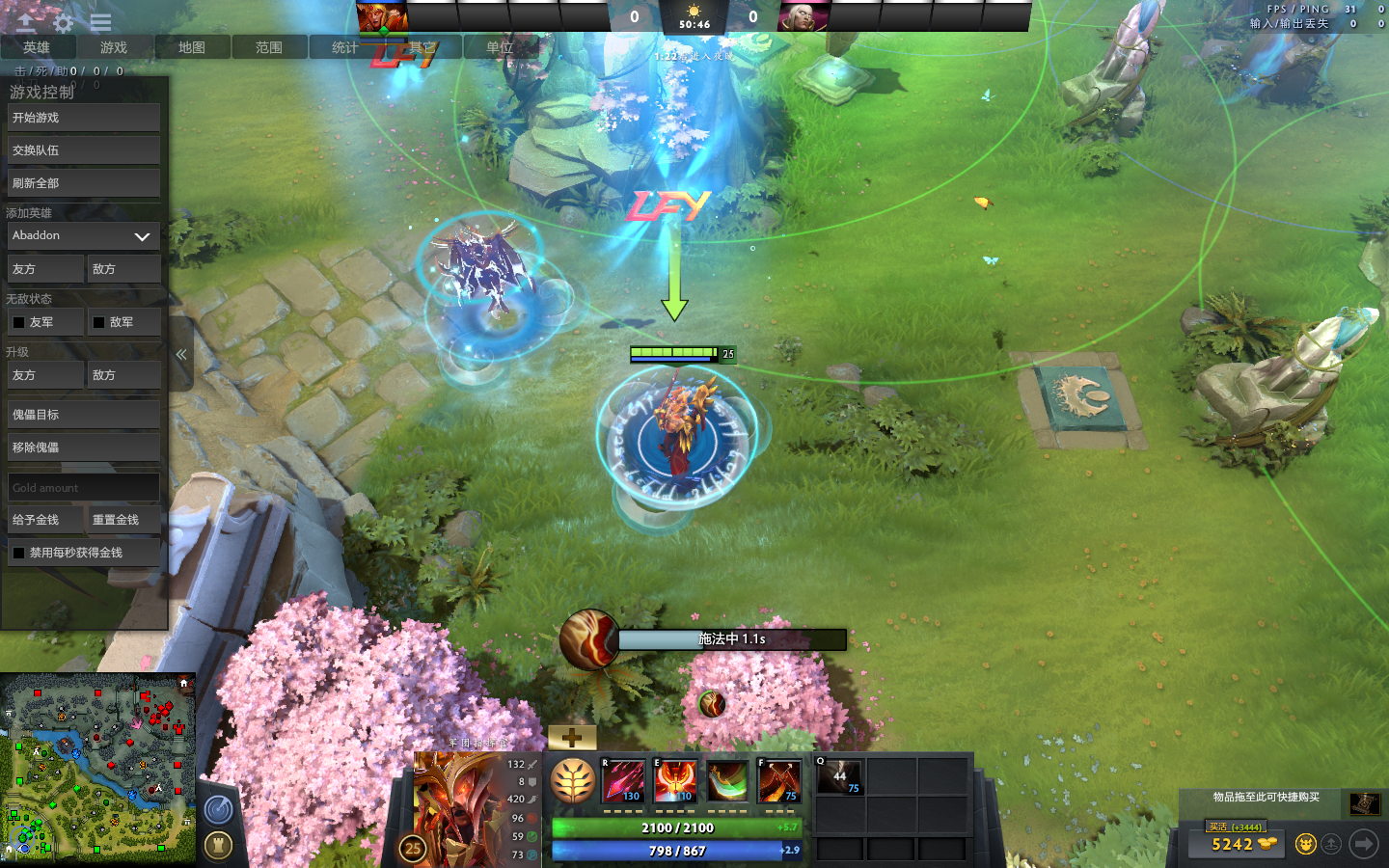Open the golden talent tree icon
Image resolution: width=1389 pixels, height=868 pixels.
[x=572, y=781]
